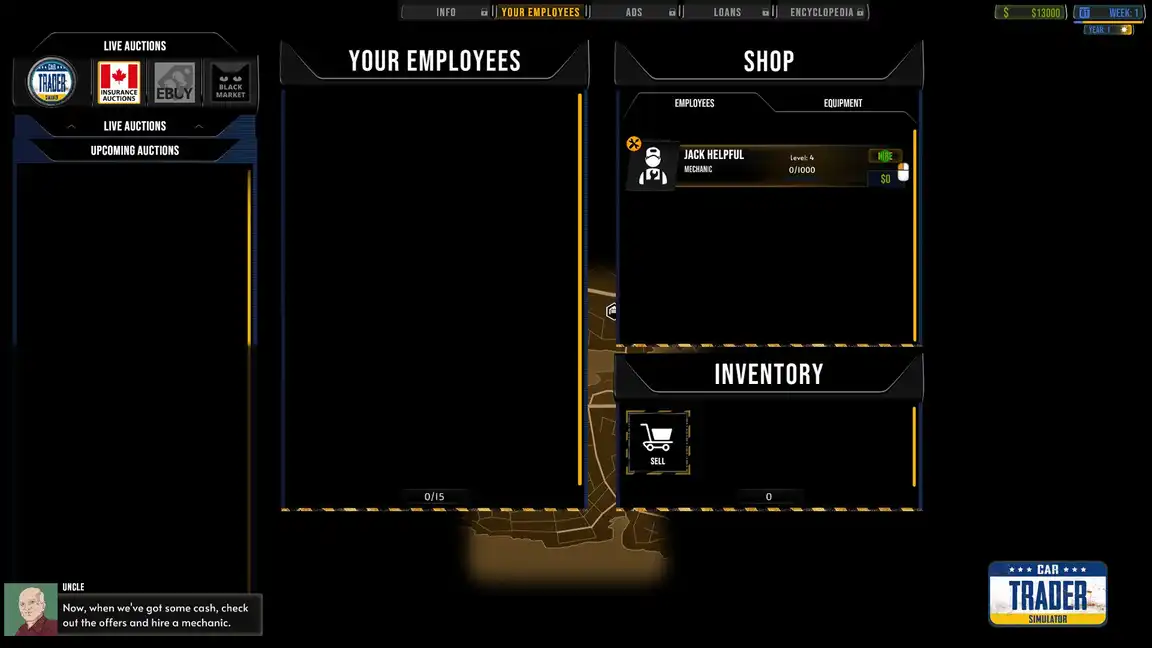Hire Jack Helpful the mechanic
The image size is (1152, 648).
[885, 156]
